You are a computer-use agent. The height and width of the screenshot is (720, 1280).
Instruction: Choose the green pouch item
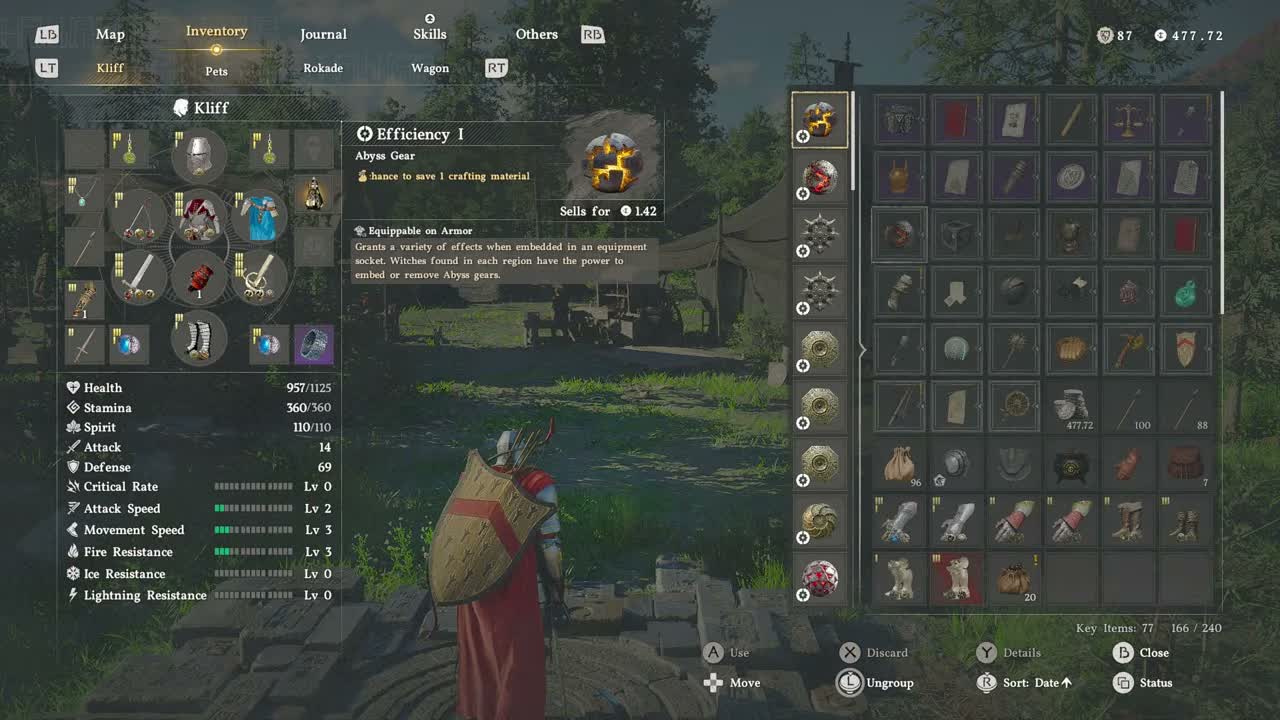(1185, 292)
